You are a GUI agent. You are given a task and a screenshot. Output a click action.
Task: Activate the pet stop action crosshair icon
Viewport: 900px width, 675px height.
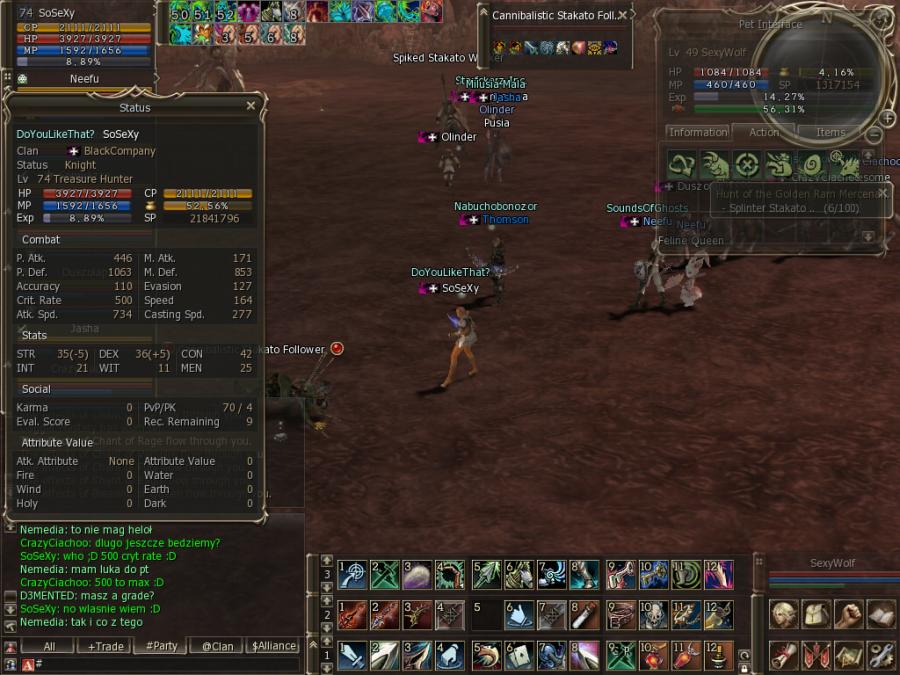(746, 165)
